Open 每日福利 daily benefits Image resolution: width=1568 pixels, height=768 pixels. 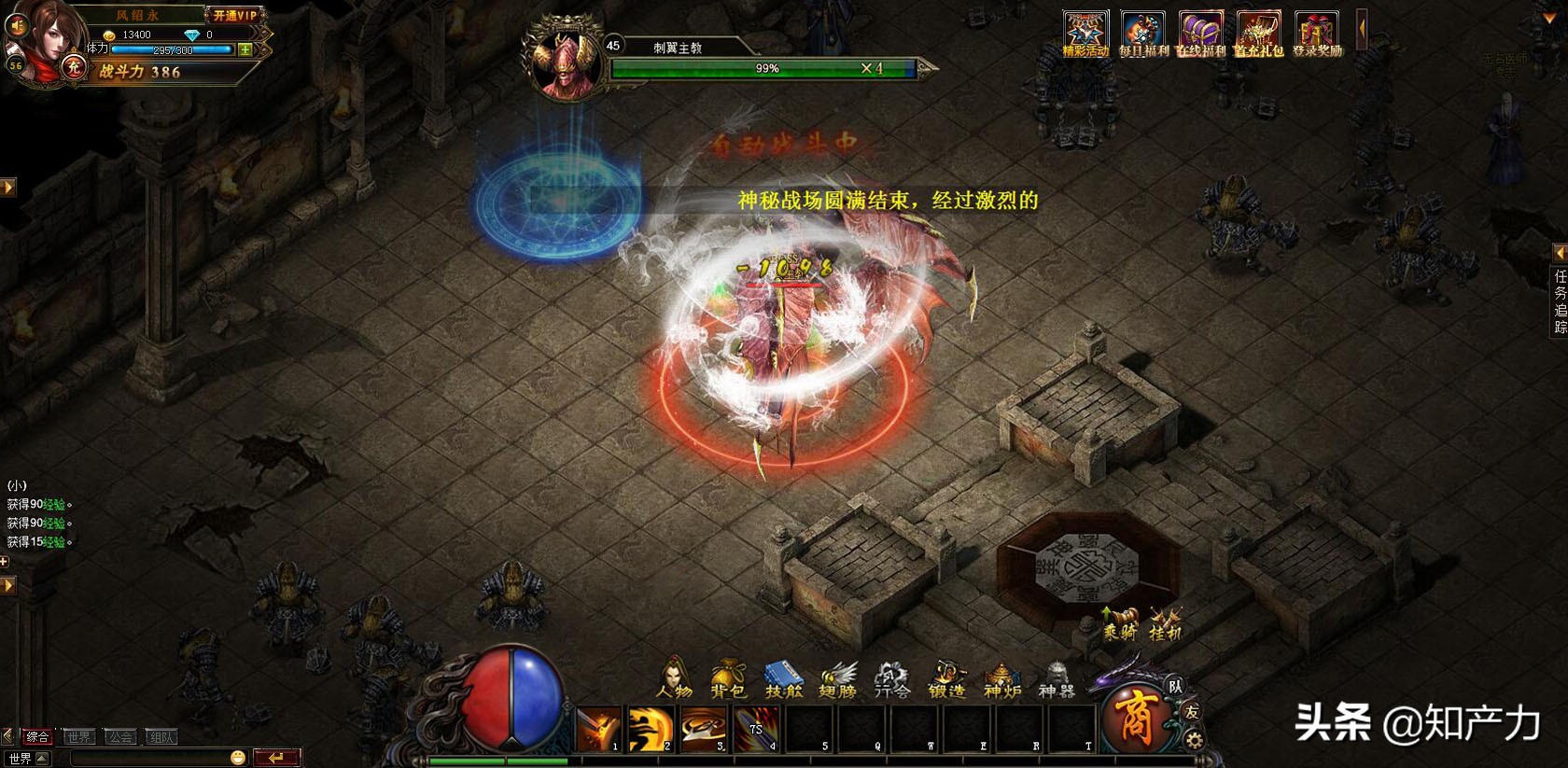click(x=1142, y=35)
